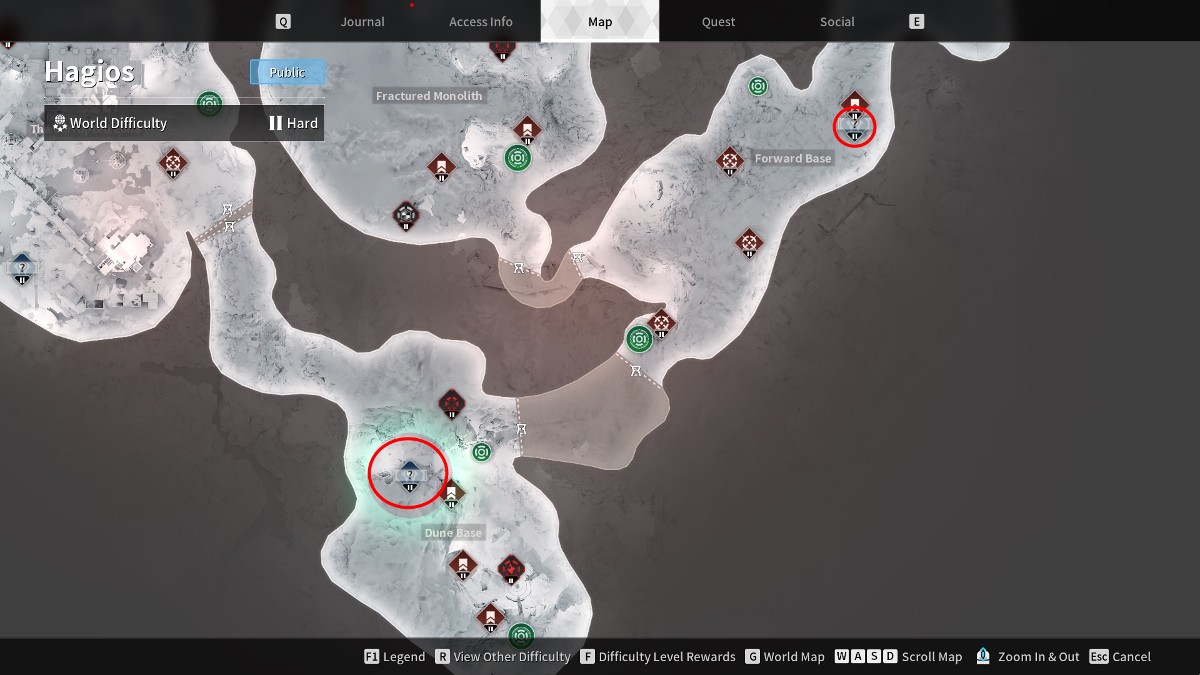Select the Map tab

[x=600, y=22]
